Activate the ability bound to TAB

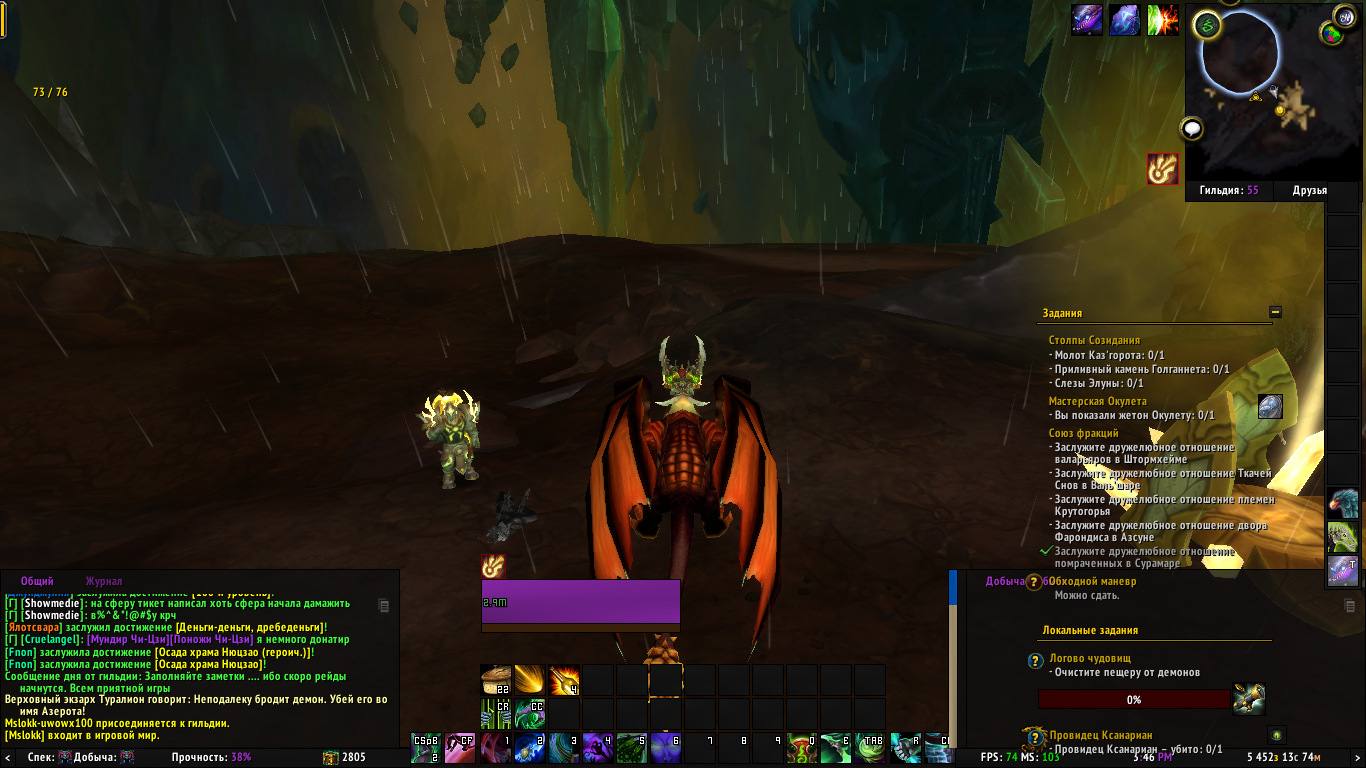point(870,747)
